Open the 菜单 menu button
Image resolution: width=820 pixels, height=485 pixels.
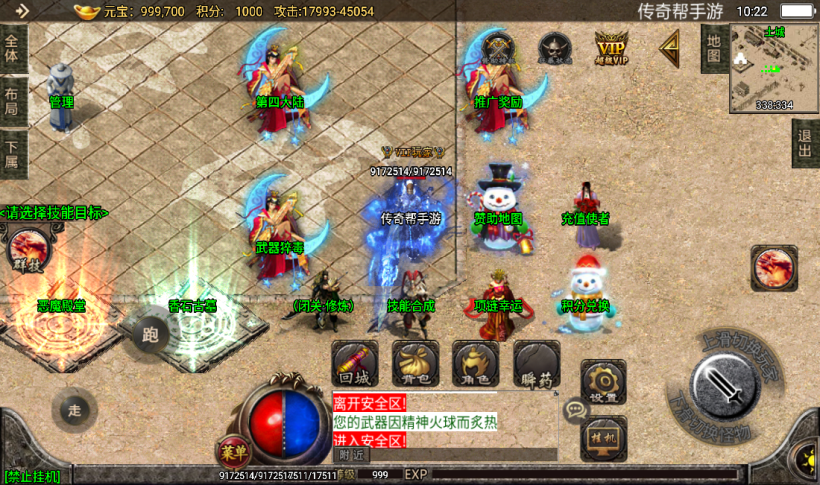234,452
